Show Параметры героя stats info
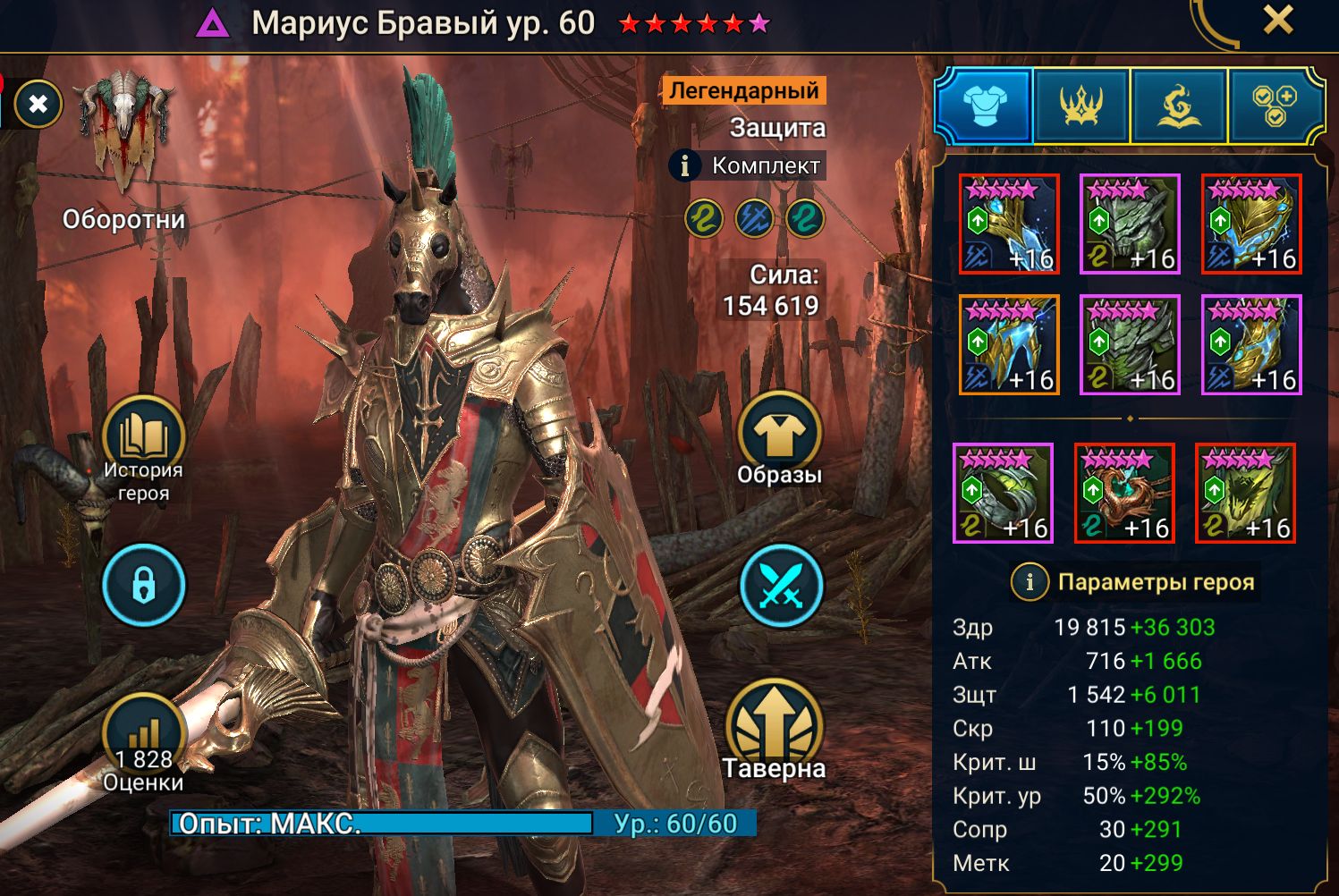This screenshot has height=896, width=1339. tap(1030, 582)
